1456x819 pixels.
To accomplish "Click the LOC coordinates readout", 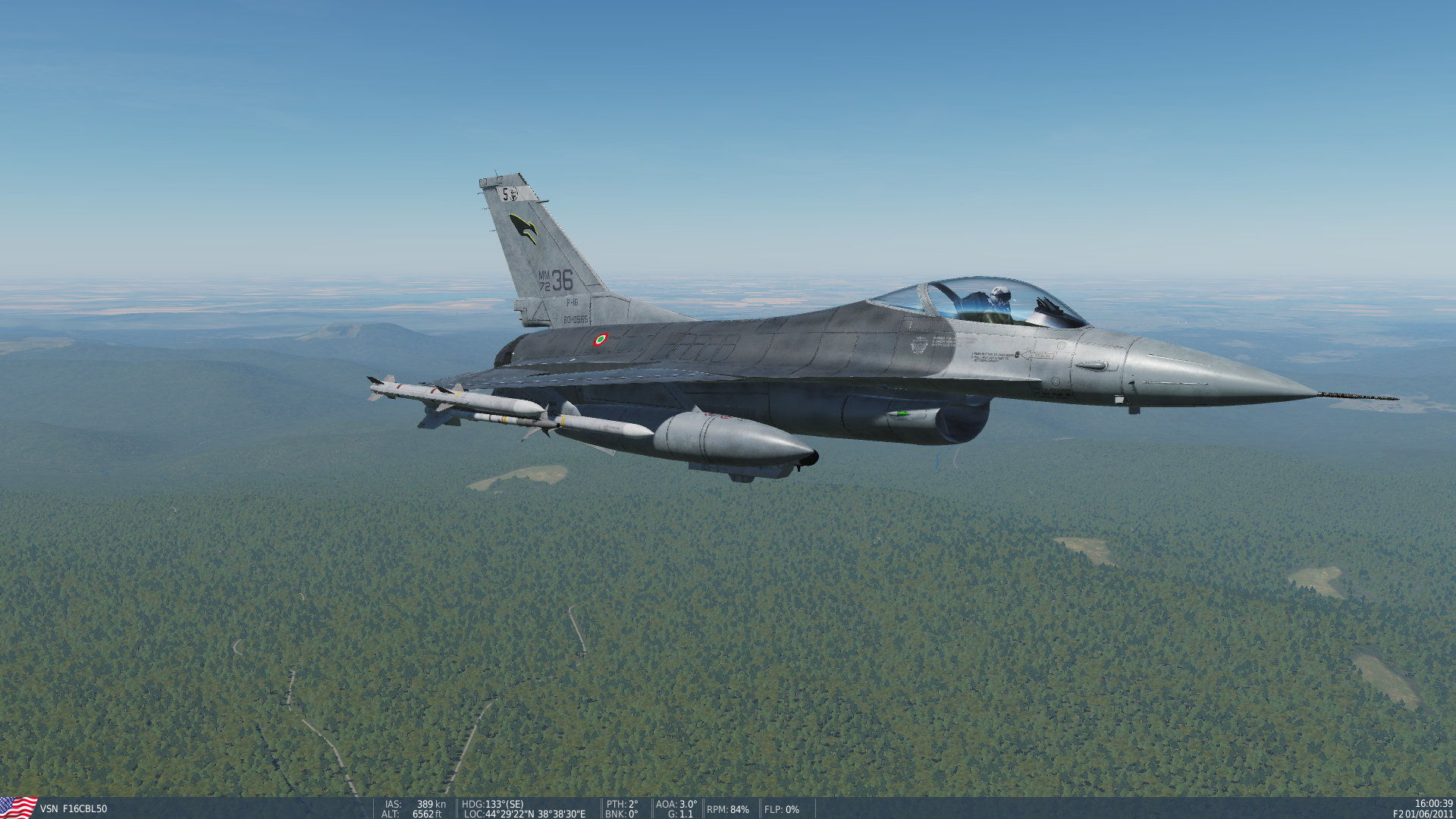I will [522, 814].
